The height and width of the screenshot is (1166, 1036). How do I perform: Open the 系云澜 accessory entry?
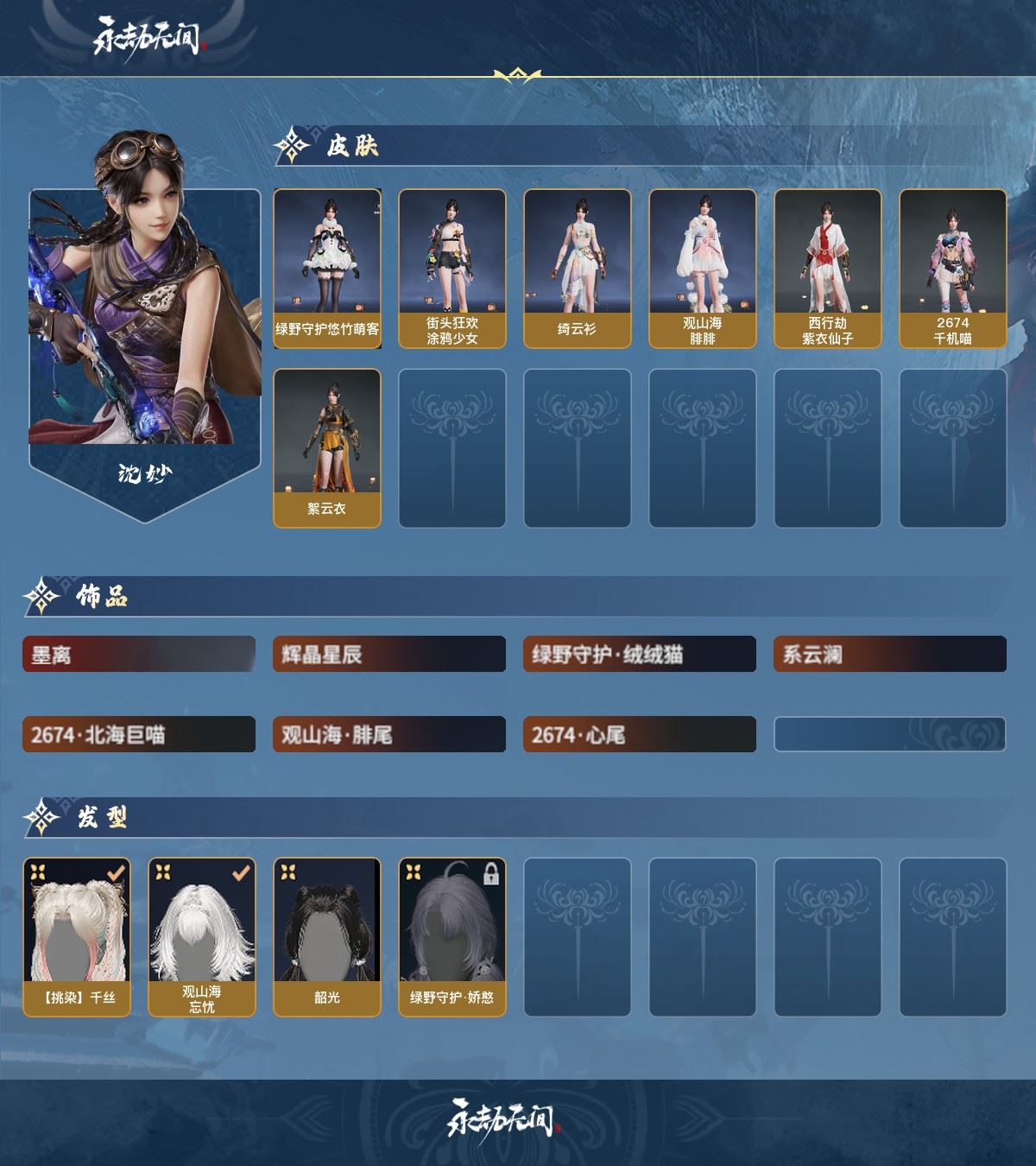(890, 655)
